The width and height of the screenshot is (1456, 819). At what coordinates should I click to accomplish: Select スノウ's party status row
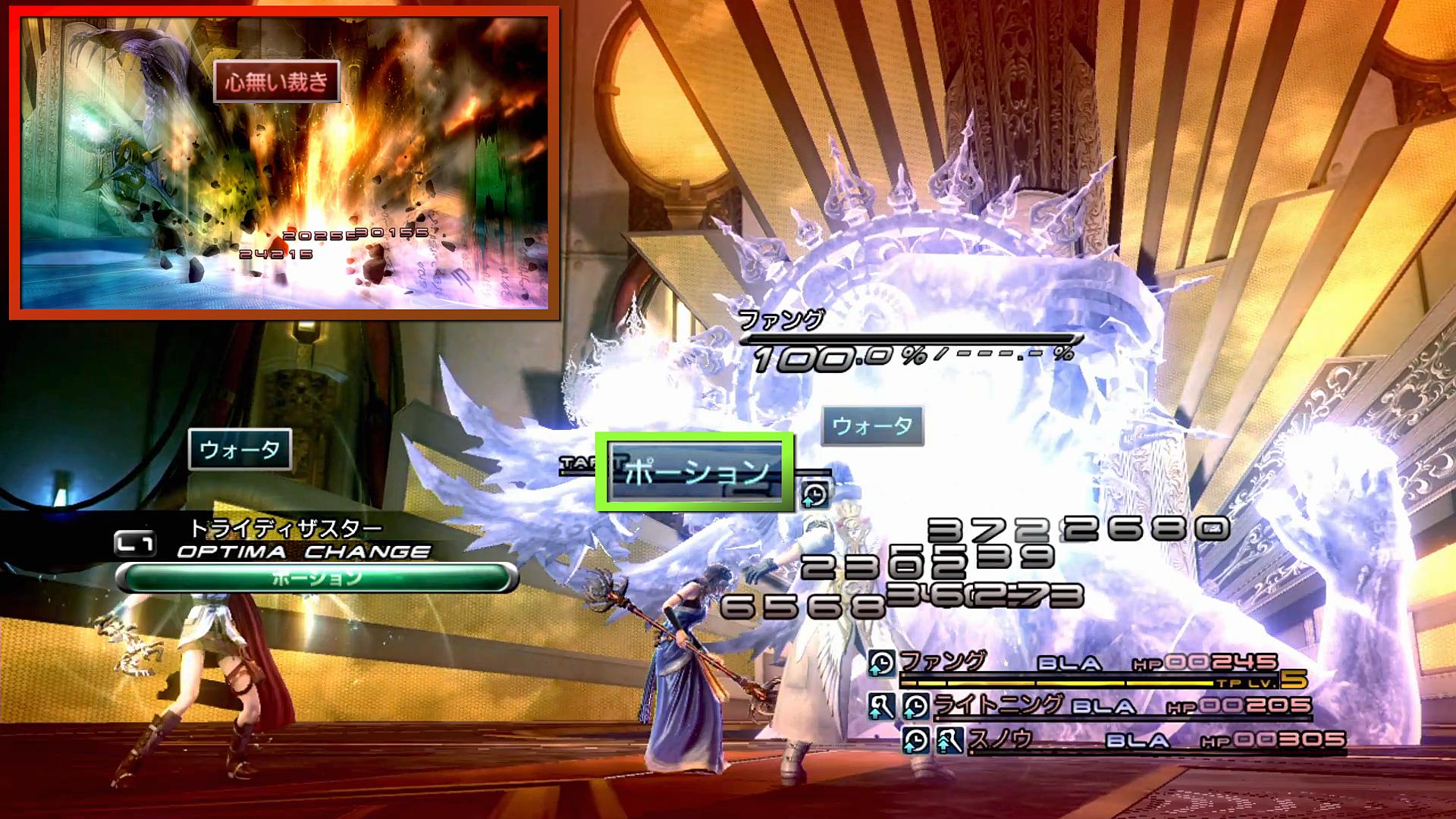click(1122, 739)
